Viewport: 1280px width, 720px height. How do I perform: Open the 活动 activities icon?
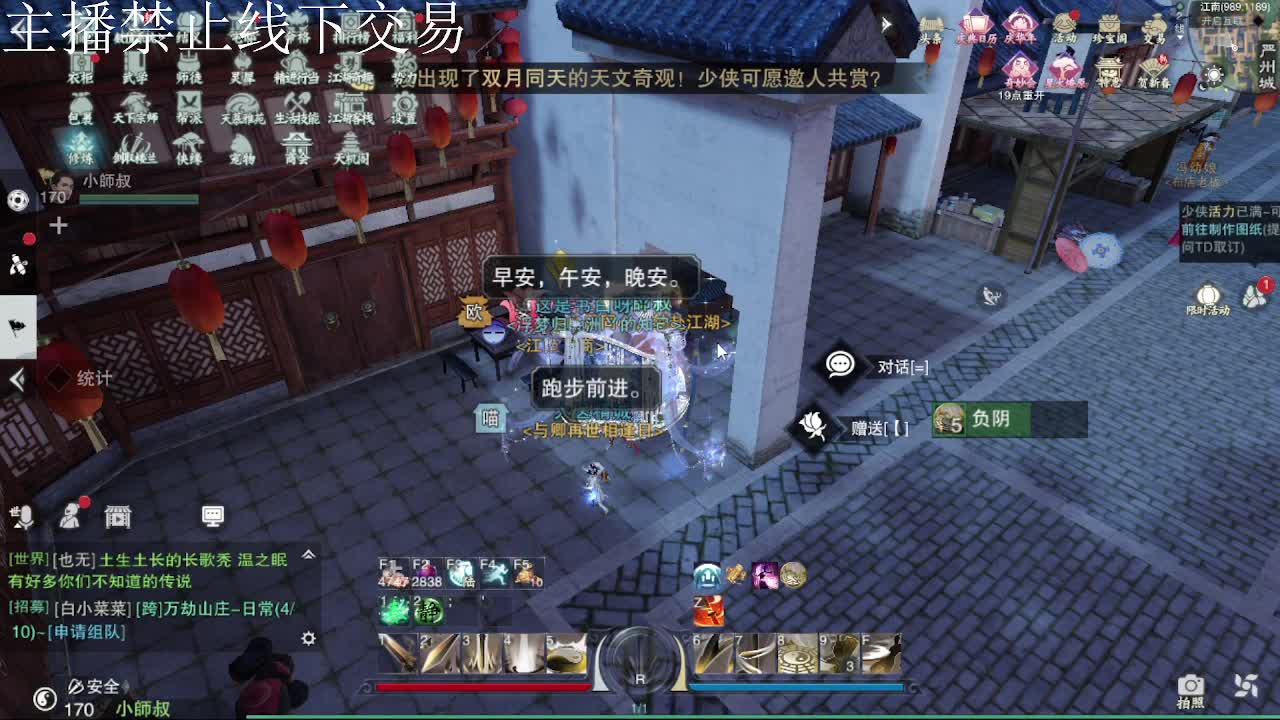(1062, 25)
